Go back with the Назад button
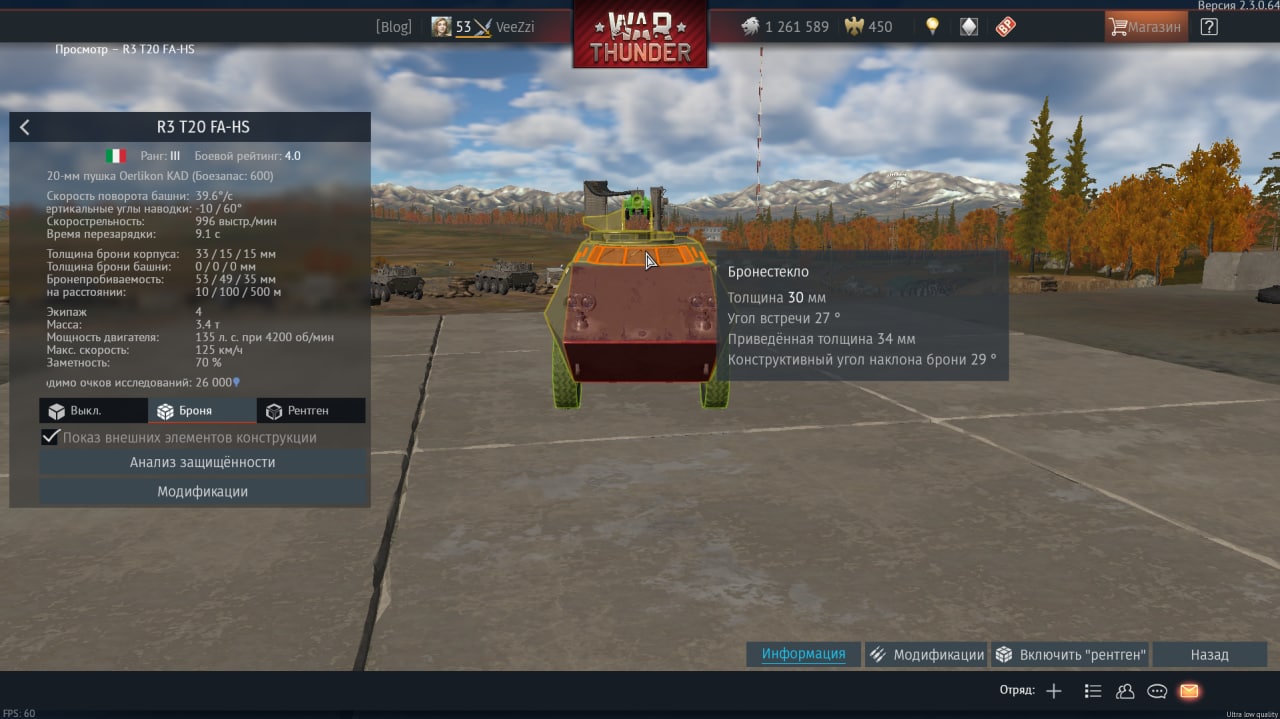 (x=1209, y=655)
